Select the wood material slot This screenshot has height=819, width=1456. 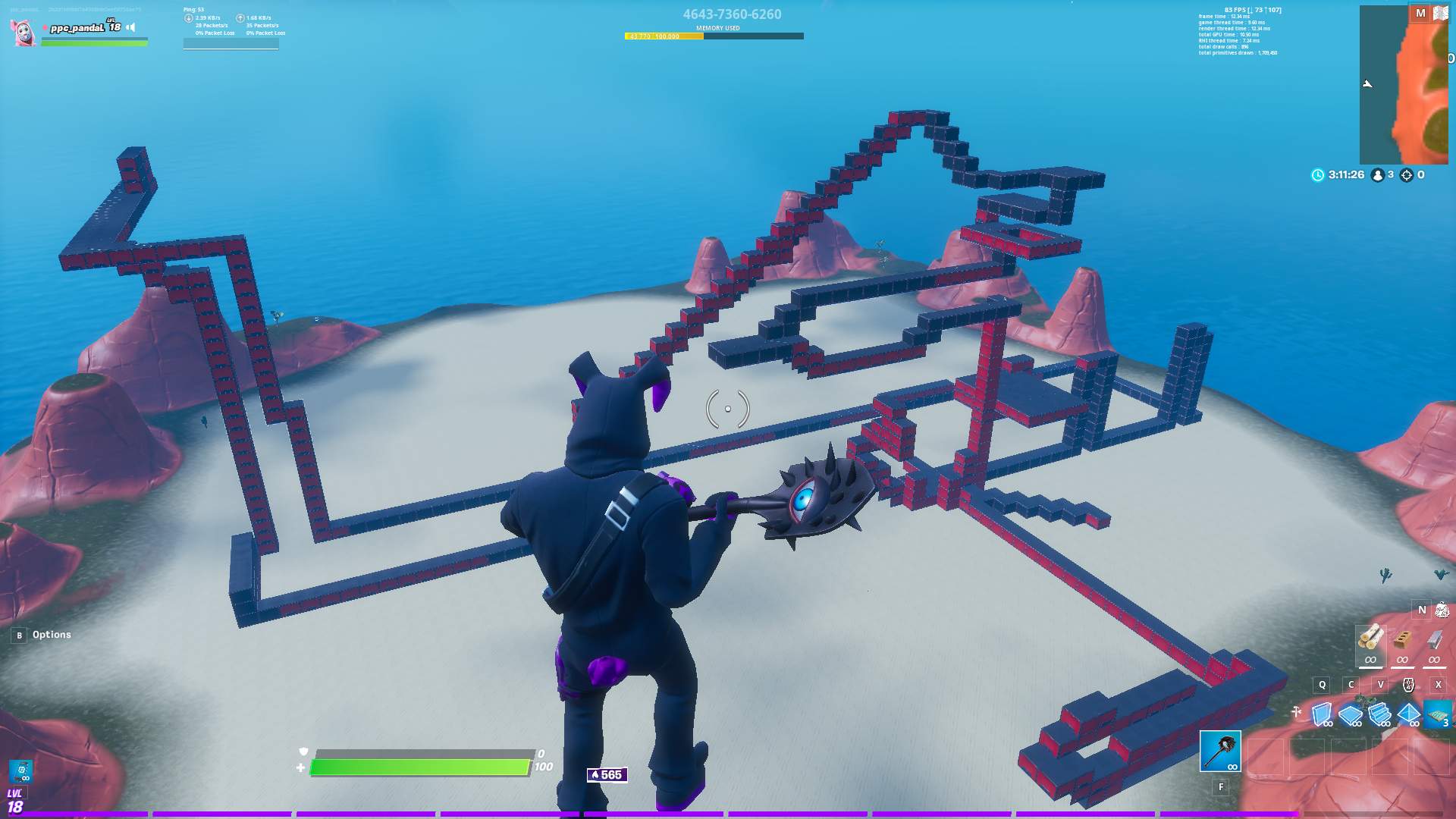[1371, 642]
